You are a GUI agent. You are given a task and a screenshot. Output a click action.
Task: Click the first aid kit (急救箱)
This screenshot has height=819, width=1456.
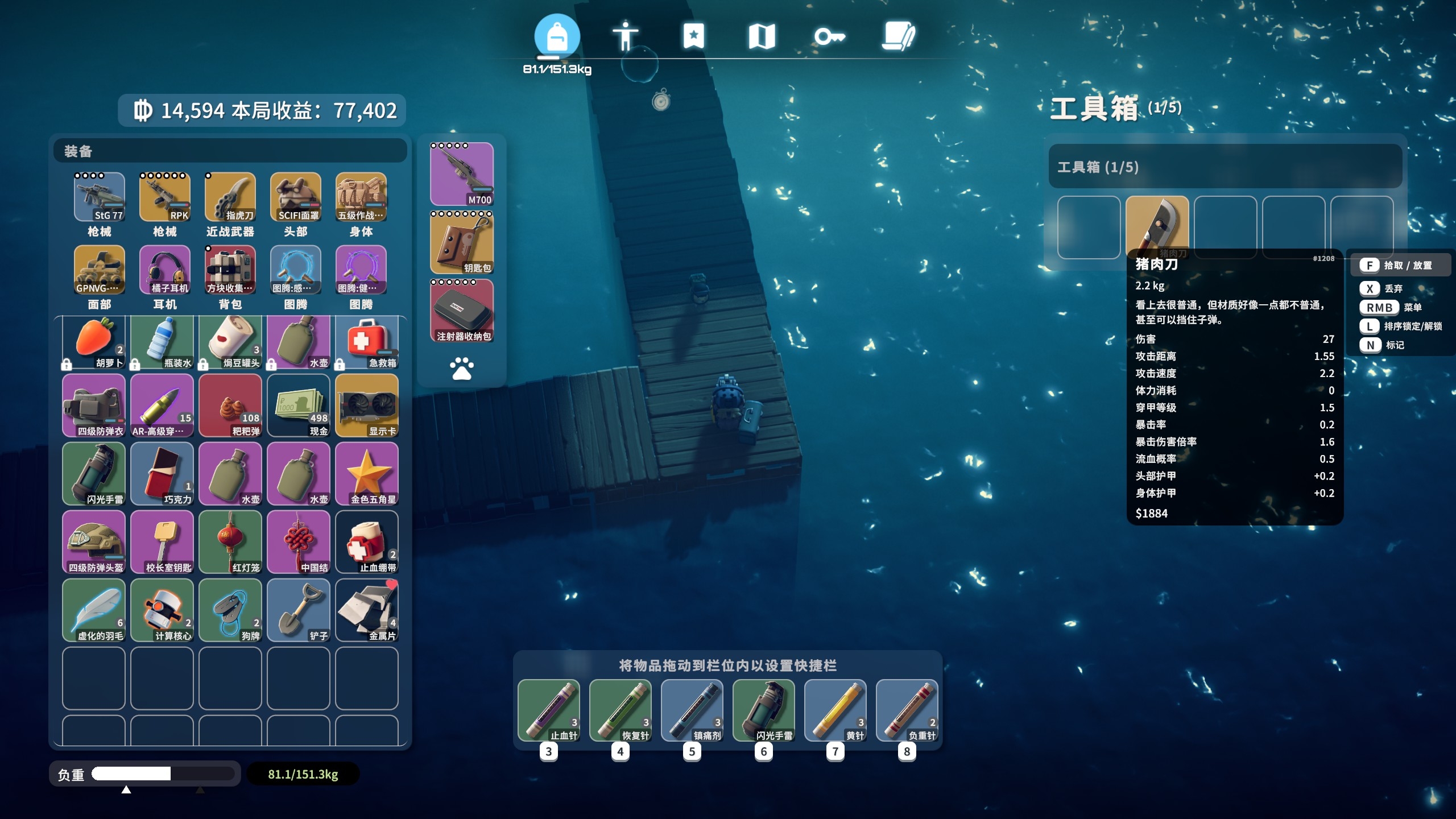(x=367, y=342)
